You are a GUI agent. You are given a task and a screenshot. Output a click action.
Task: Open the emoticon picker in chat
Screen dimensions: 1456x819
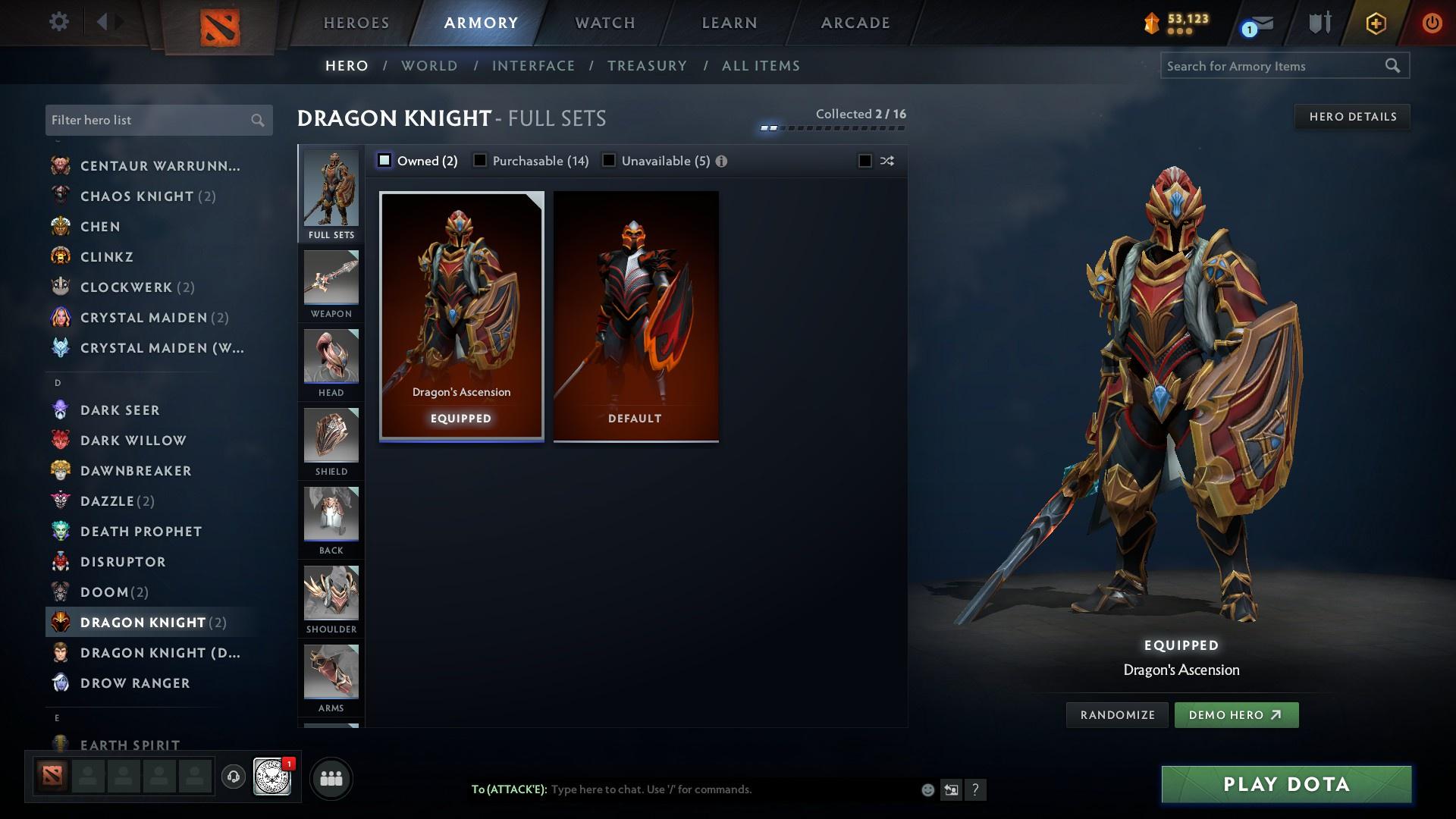927,789
